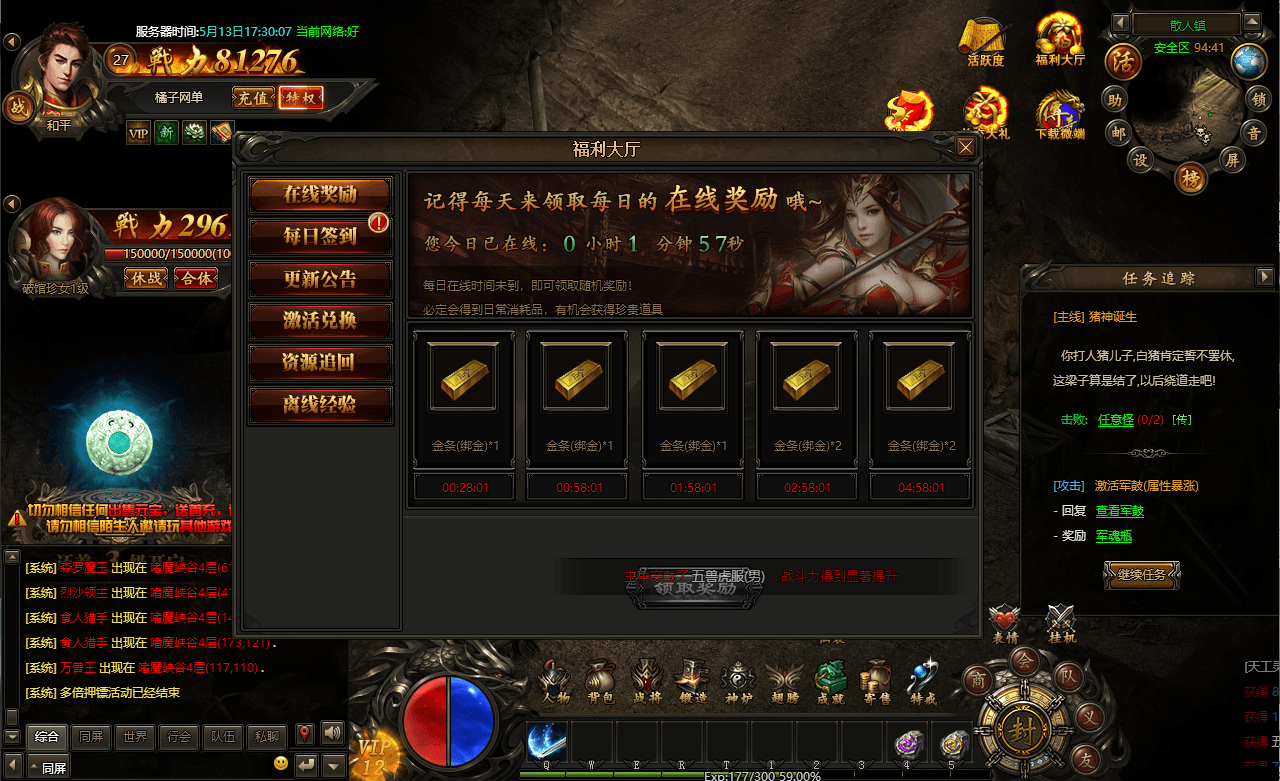Activate the sword slash skill in slot Q

(547, 743)
